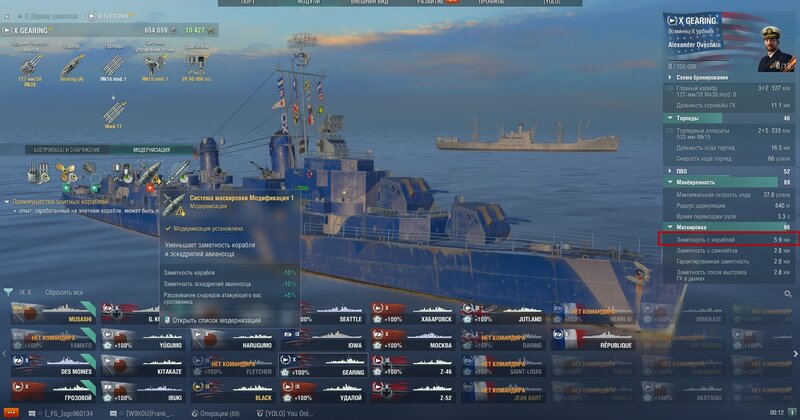Image resolution: width=800 pixels, height=420 pixels.
Task: Choose the Gearing (A) hull module
Action: click(x=72, y=62)
